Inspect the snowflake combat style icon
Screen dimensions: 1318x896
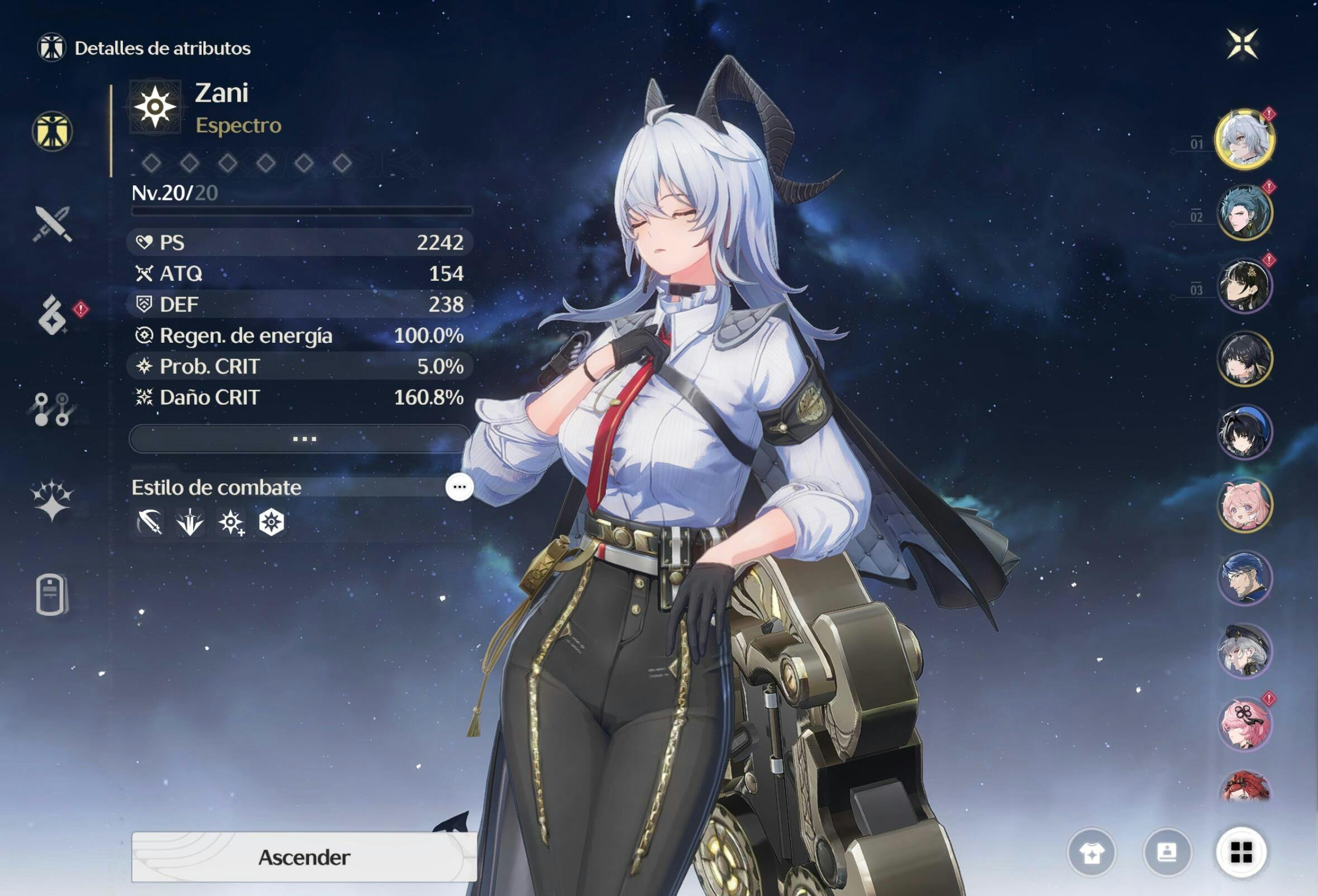(271, 522)
